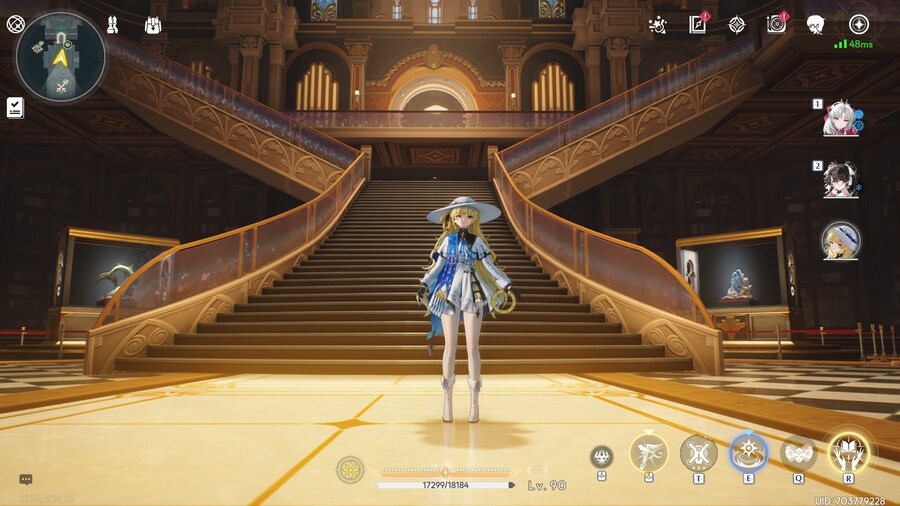This screenshot has height=506, width=900.
Task: Open the guidebook with compass icon
Action: pyautogui.click(x=698, y=25)
